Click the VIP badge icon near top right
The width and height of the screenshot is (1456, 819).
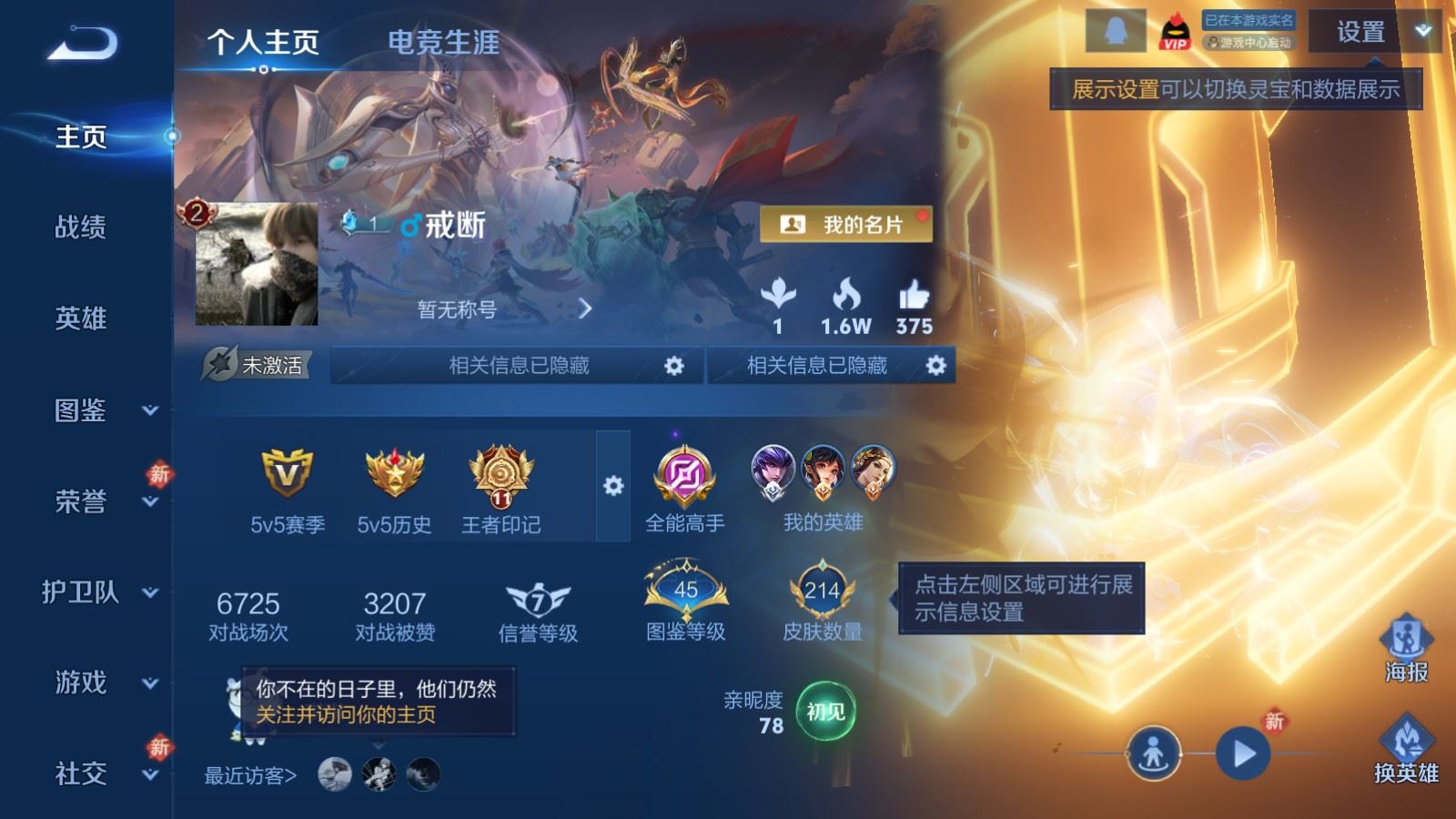coord(1174,29)
